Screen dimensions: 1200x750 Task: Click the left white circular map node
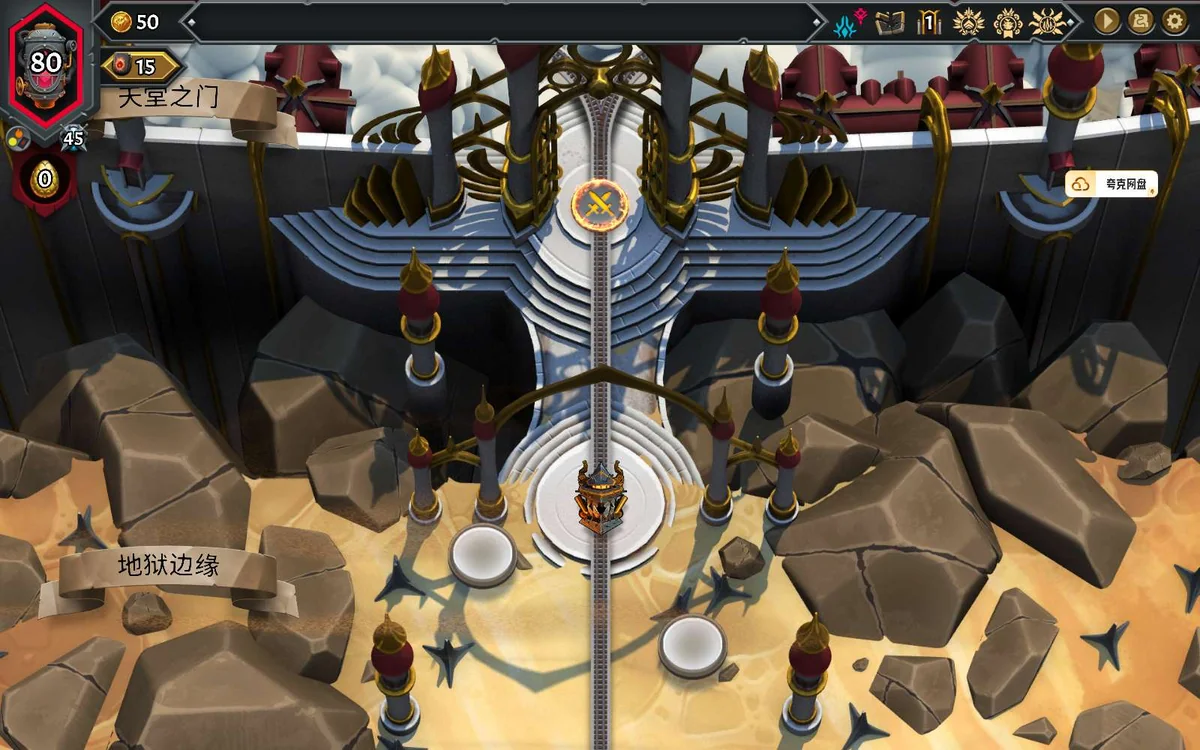(482, 553)
